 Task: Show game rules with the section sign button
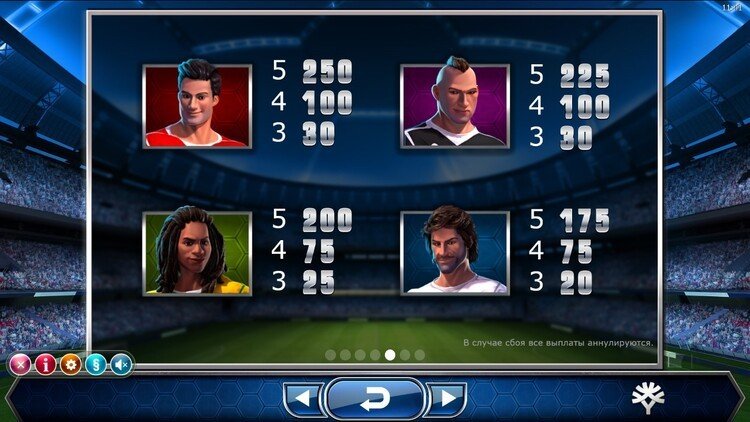point(96,365)
